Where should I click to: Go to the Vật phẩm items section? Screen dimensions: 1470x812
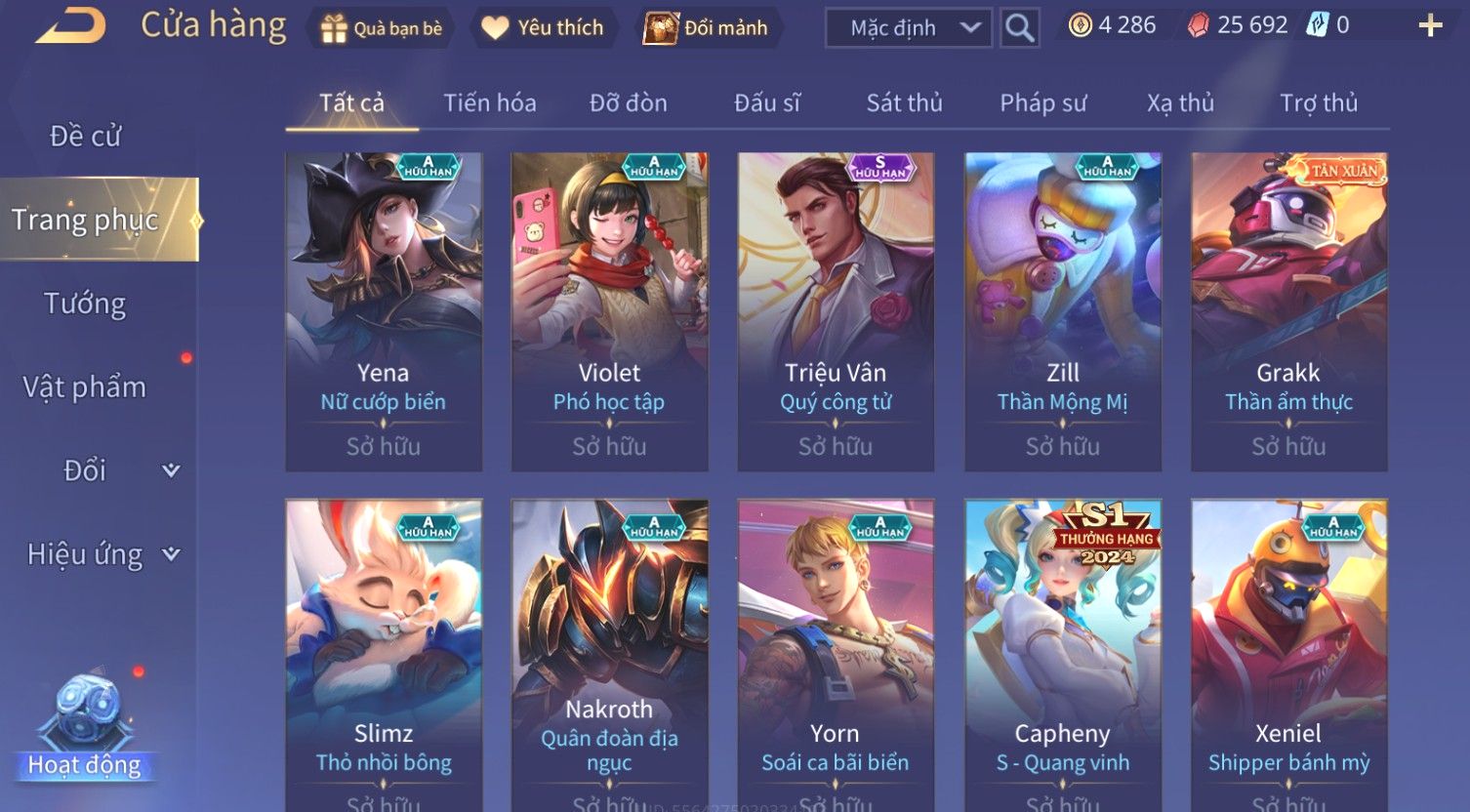coord(85,387)
